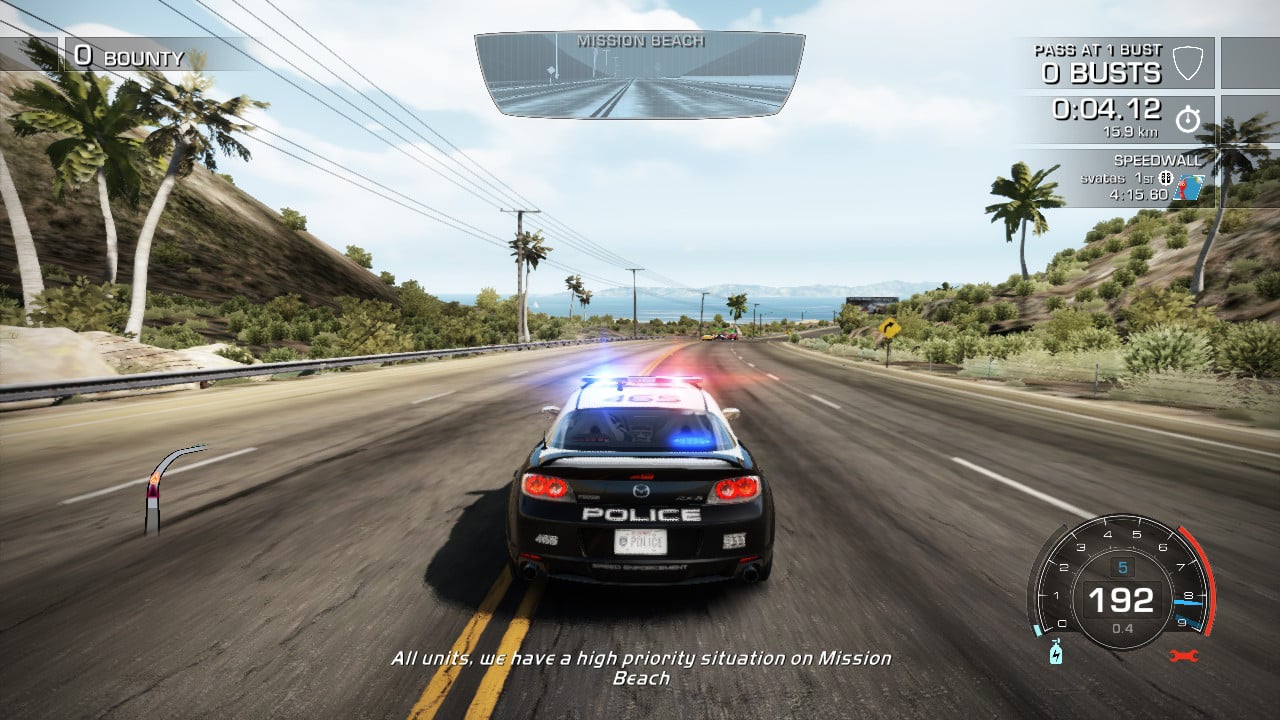Click the 0 BUSTS counter
Image resolution: width=1280 pixels, height=720 pixels.
1100,71
